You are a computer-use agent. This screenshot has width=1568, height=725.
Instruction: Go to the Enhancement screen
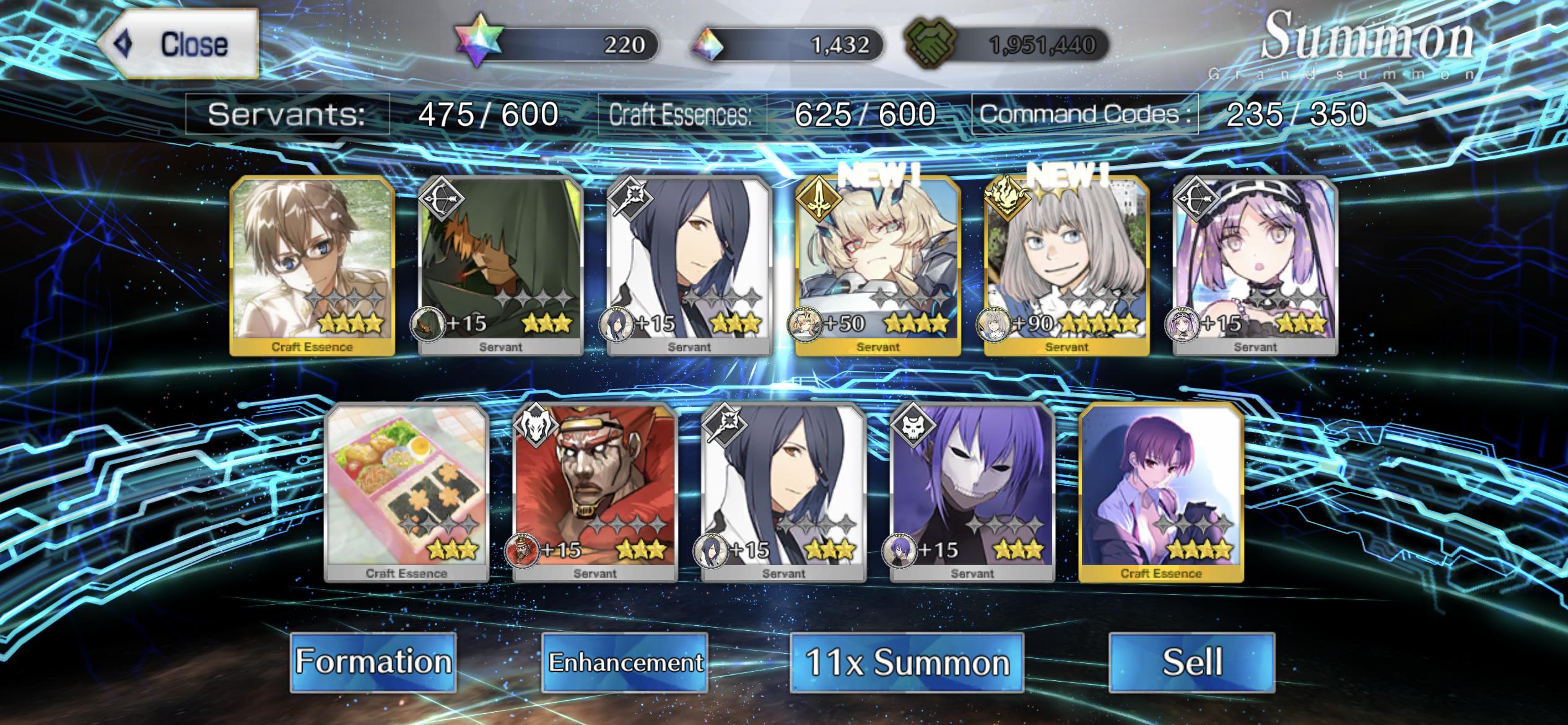625,662
